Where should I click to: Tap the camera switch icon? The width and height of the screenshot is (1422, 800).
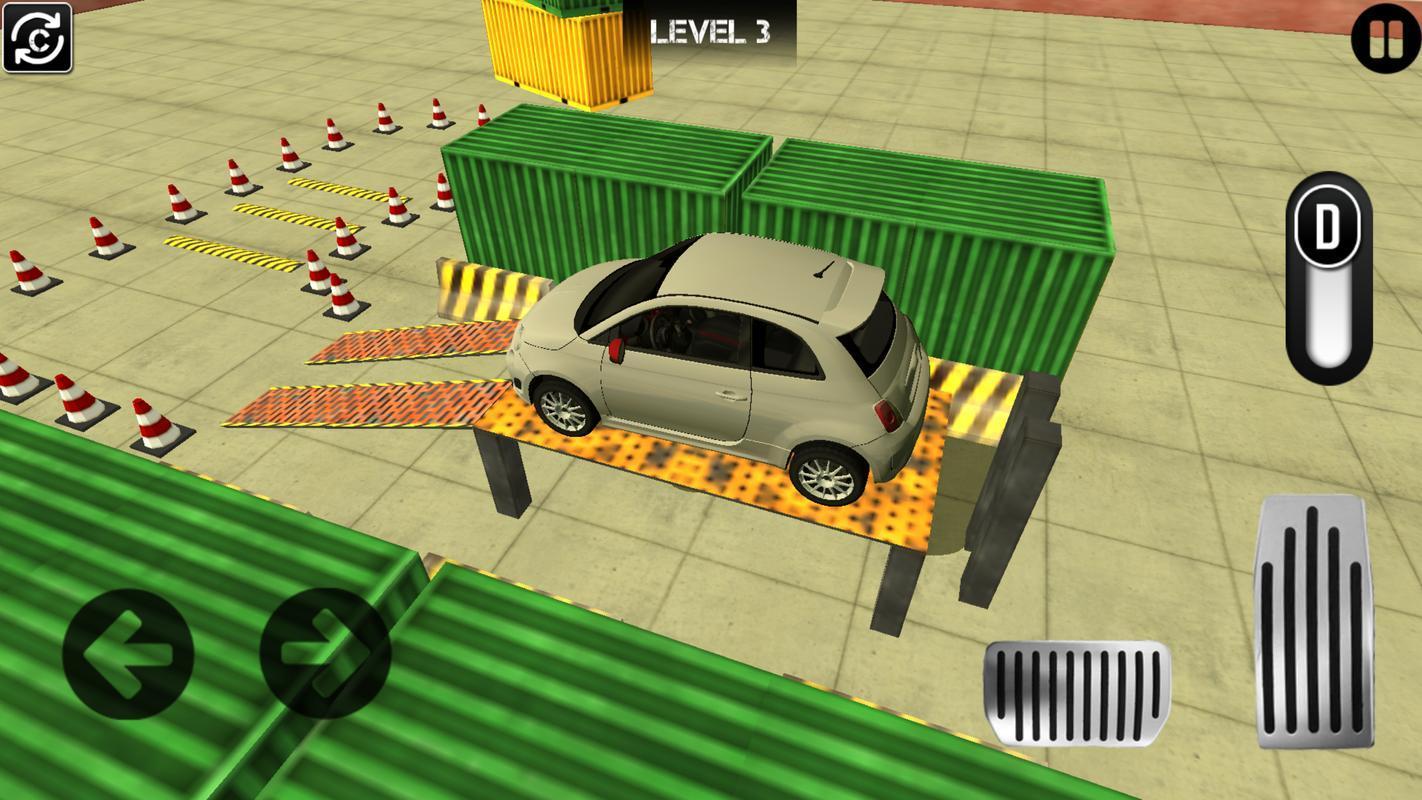point(38,38)
